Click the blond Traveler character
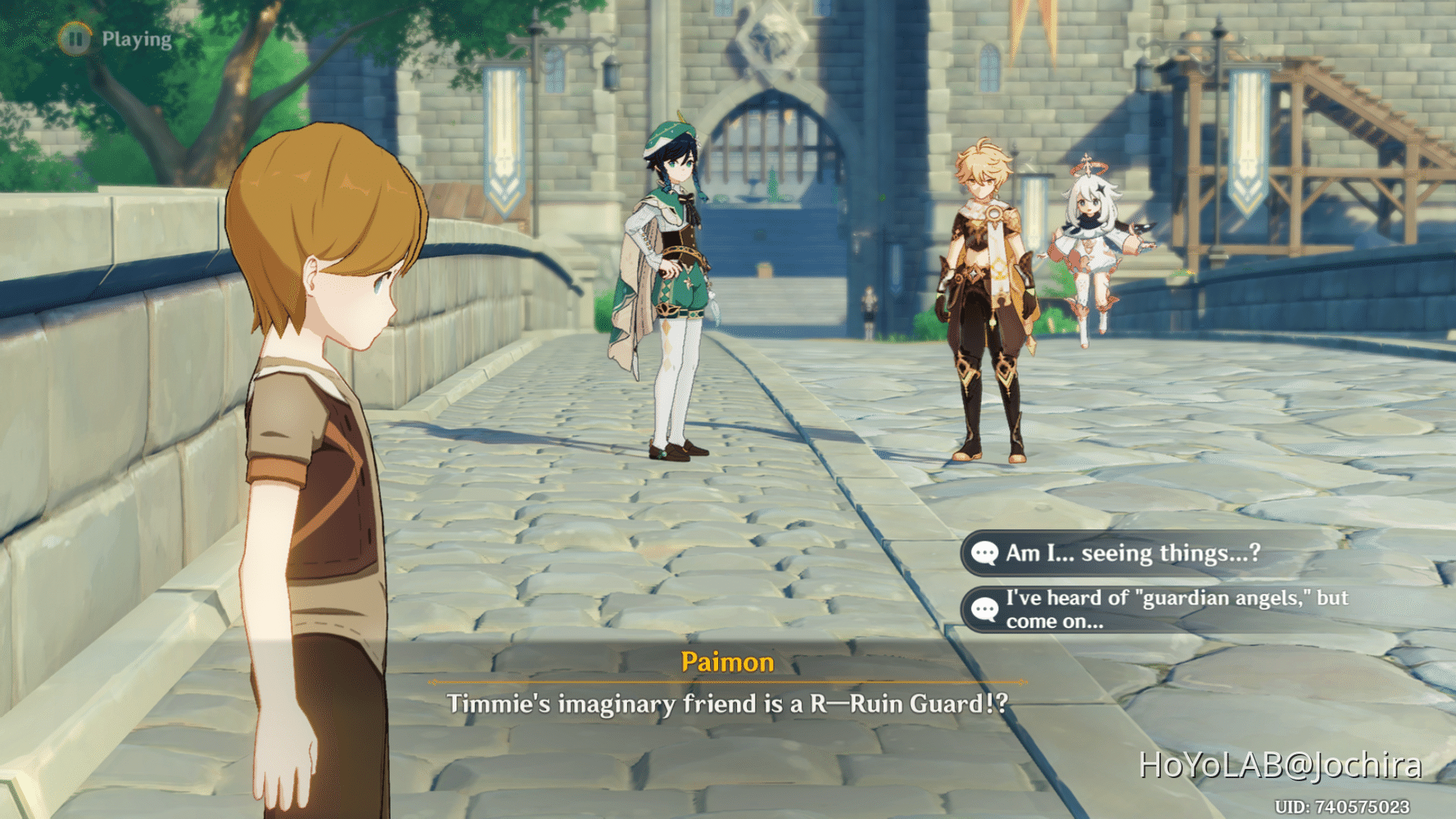1456x819 pixels. coord(986,287)
